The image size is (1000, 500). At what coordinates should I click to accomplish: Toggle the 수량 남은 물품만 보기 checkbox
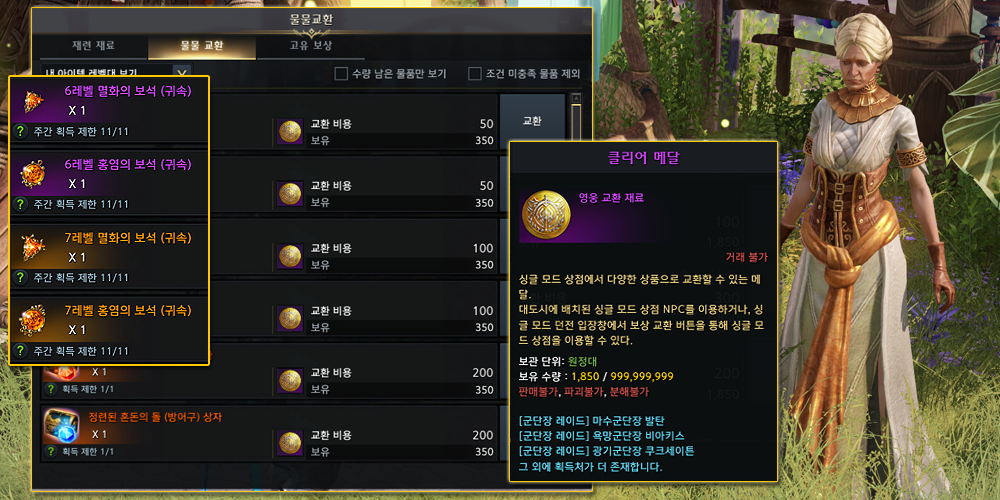coord(341,73)
